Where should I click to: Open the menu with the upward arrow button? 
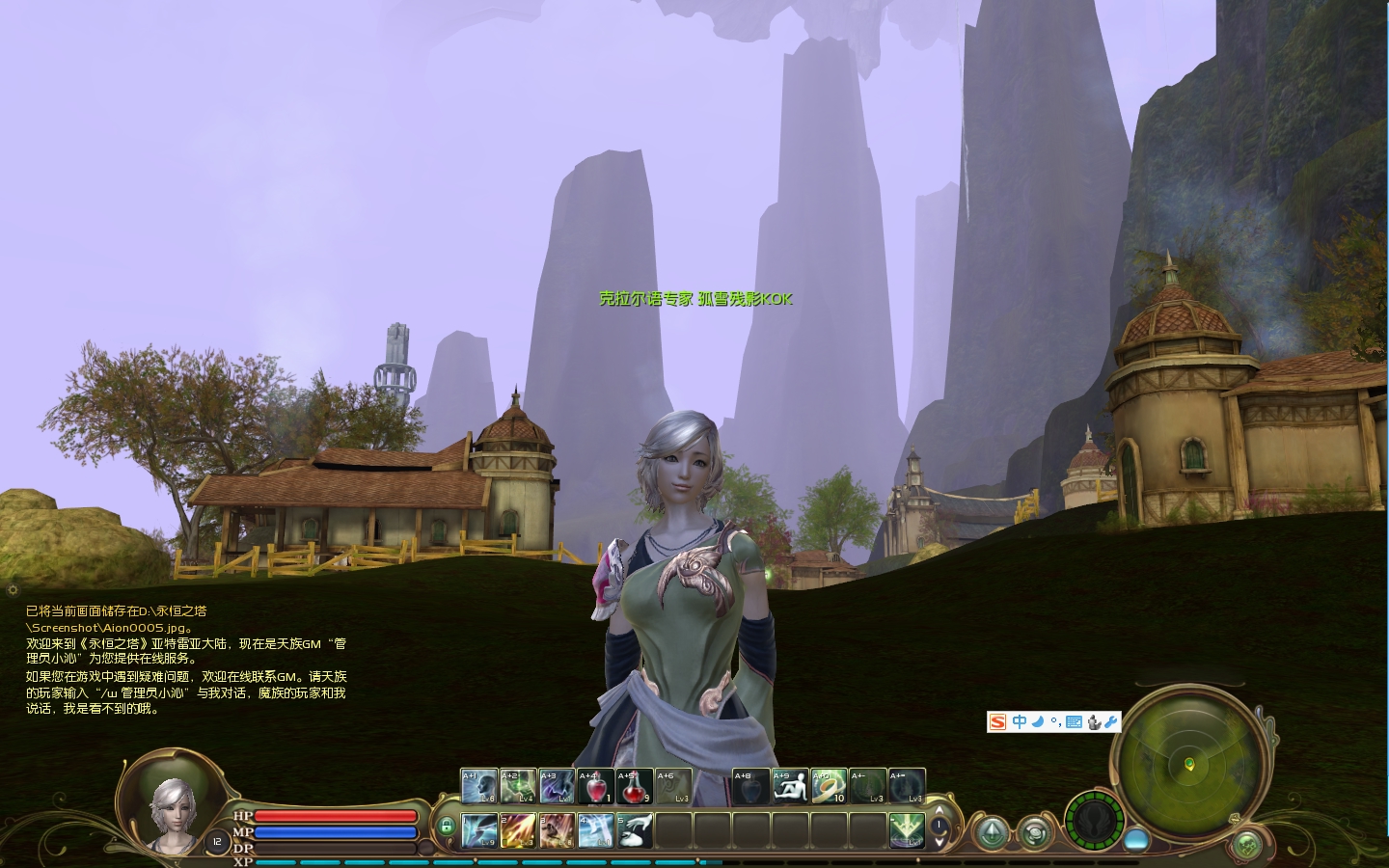coord(991,833)
